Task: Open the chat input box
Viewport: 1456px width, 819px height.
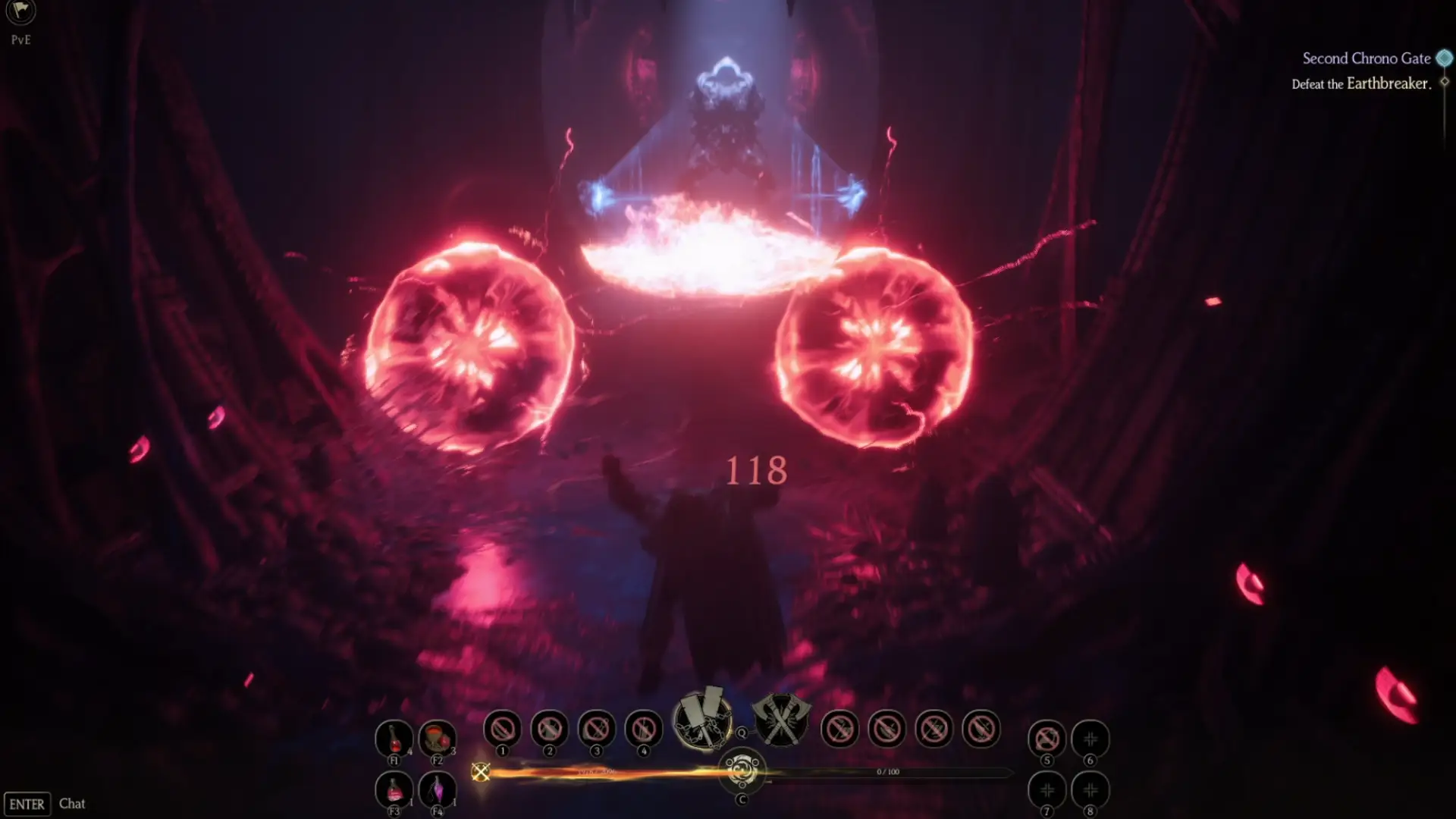Action: (72, 804)
